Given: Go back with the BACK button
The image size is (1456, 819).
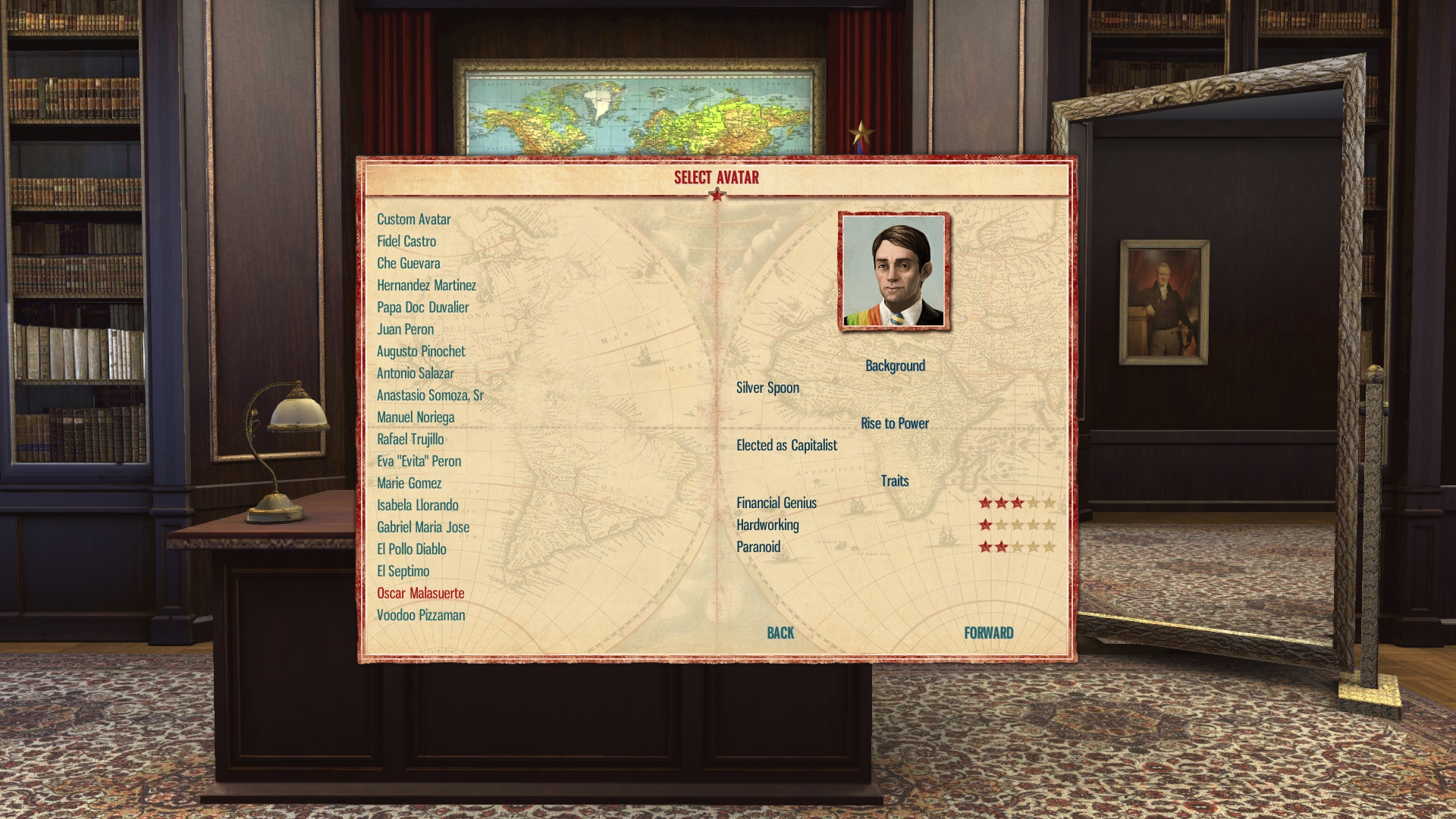Looking at the screenshot, I should click(780, 633).
